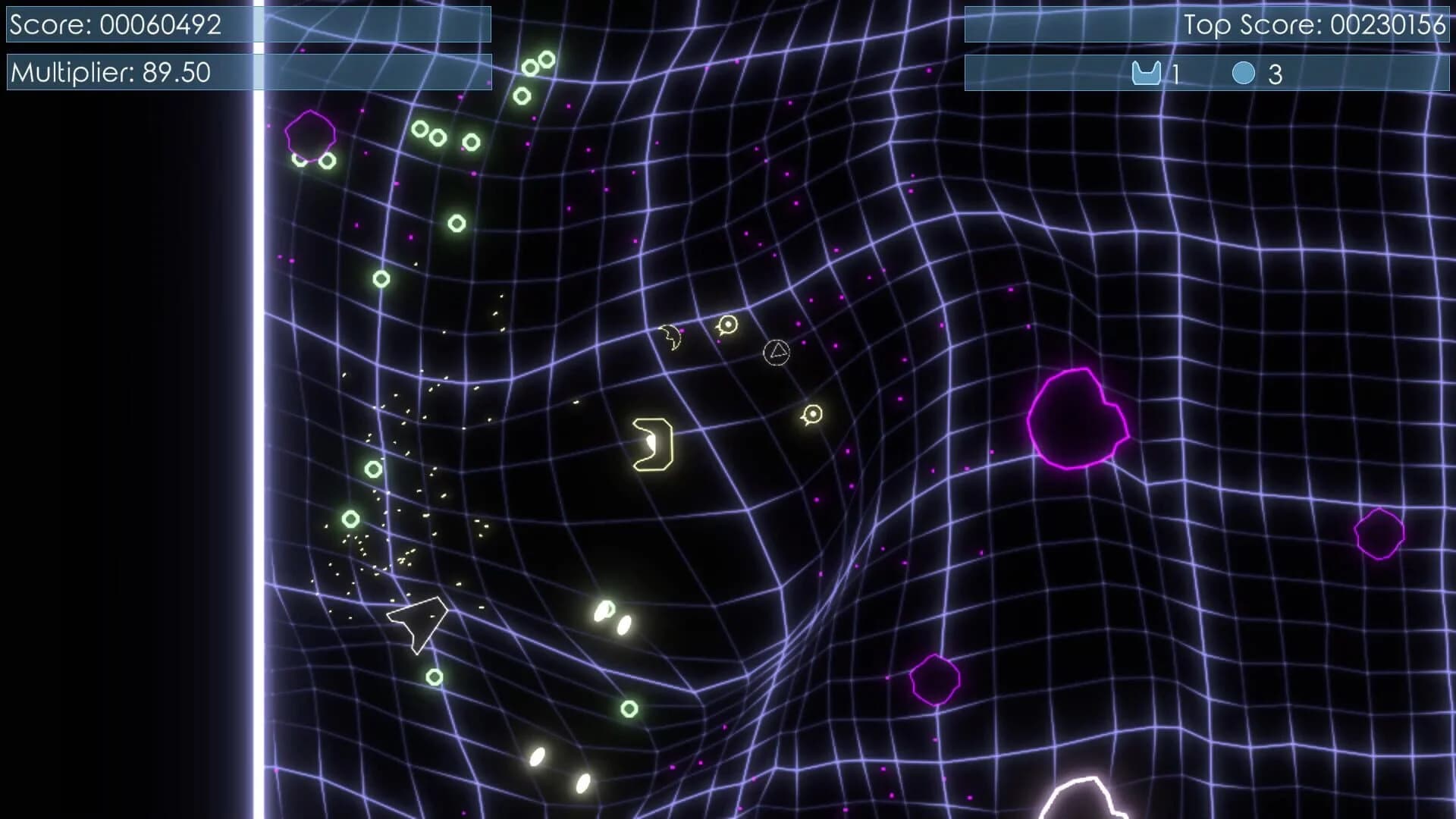Screen dimensions: 1456x819
Task: Click the circled triangle enemy
Action: [777, 351]
